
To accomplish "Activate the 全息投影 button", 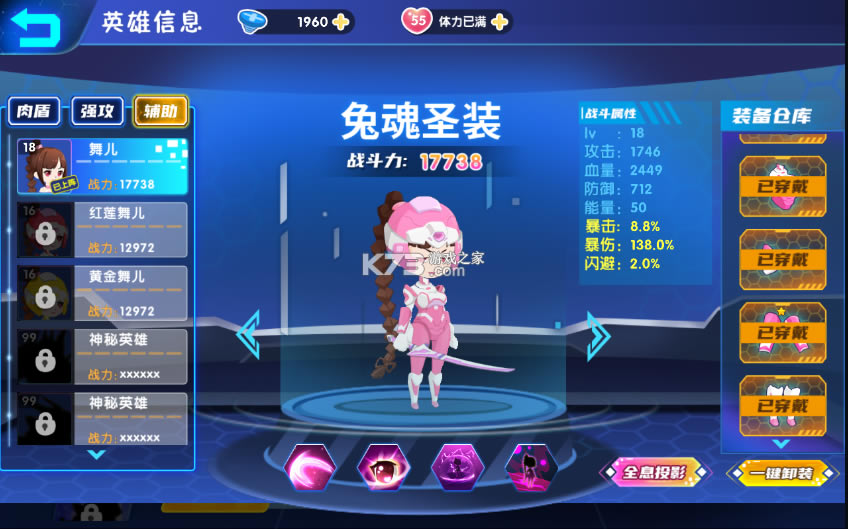I will point(654,472).
